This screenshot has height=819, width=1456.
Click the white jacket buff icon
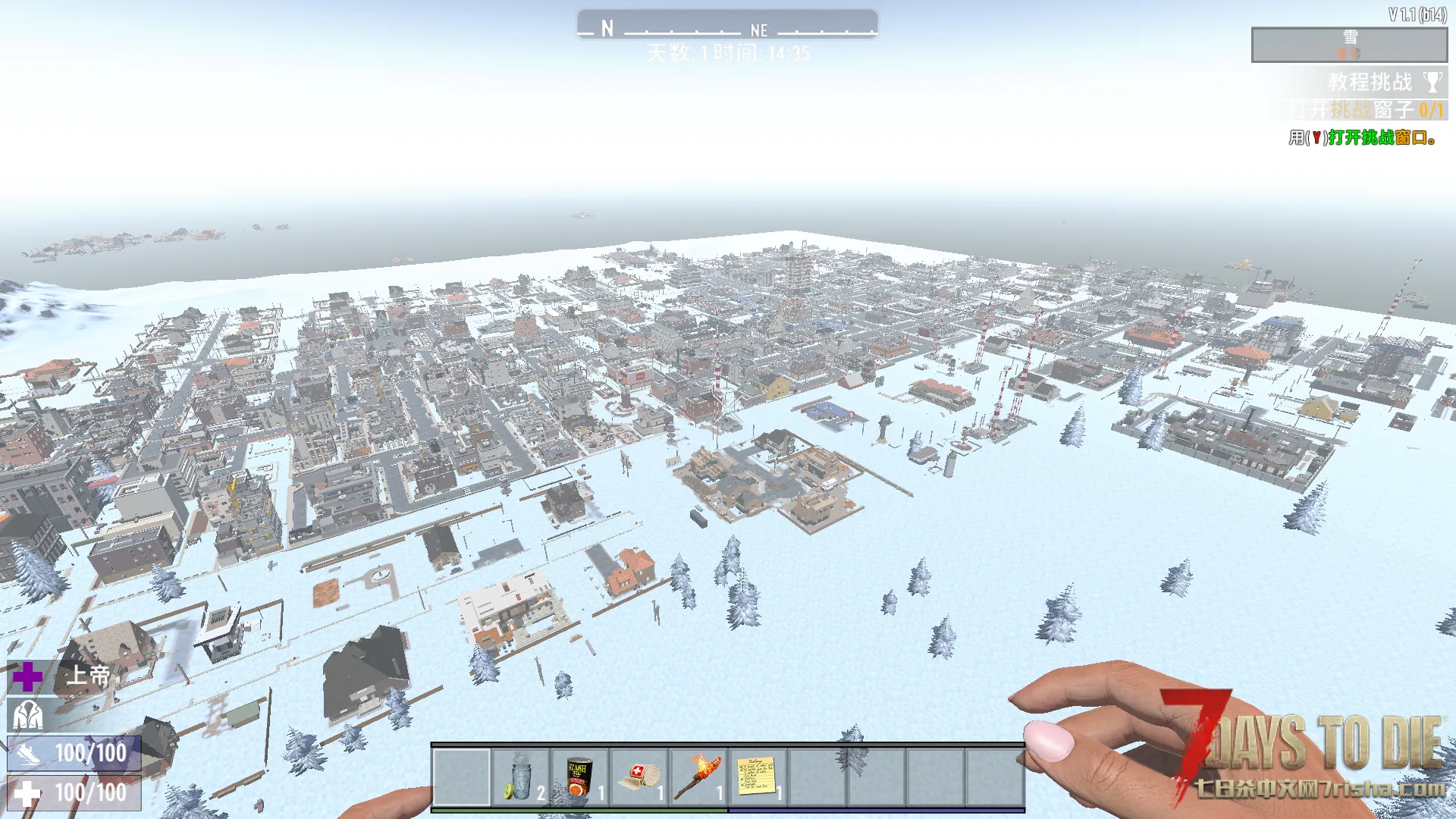[x=28, y=715]
